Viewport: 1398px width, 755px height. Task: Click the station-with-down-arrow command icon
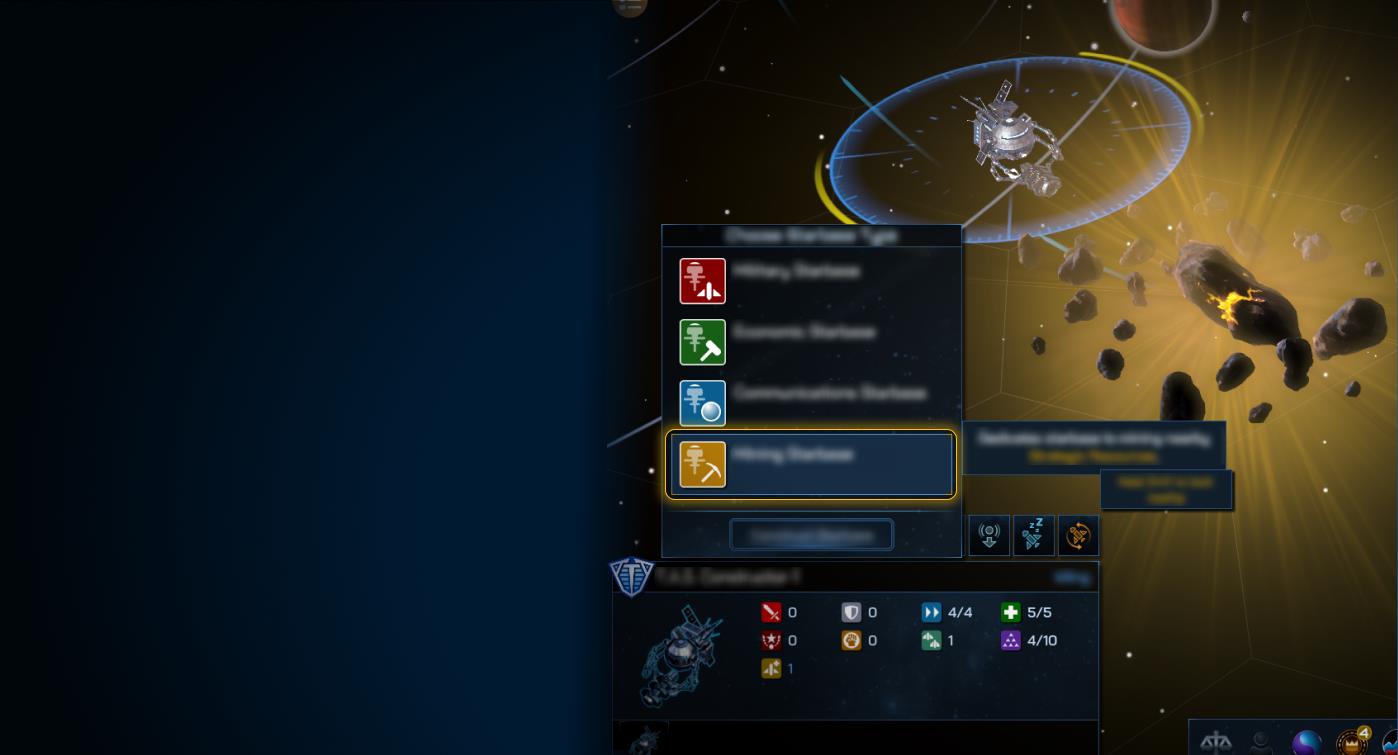[989, 535]
